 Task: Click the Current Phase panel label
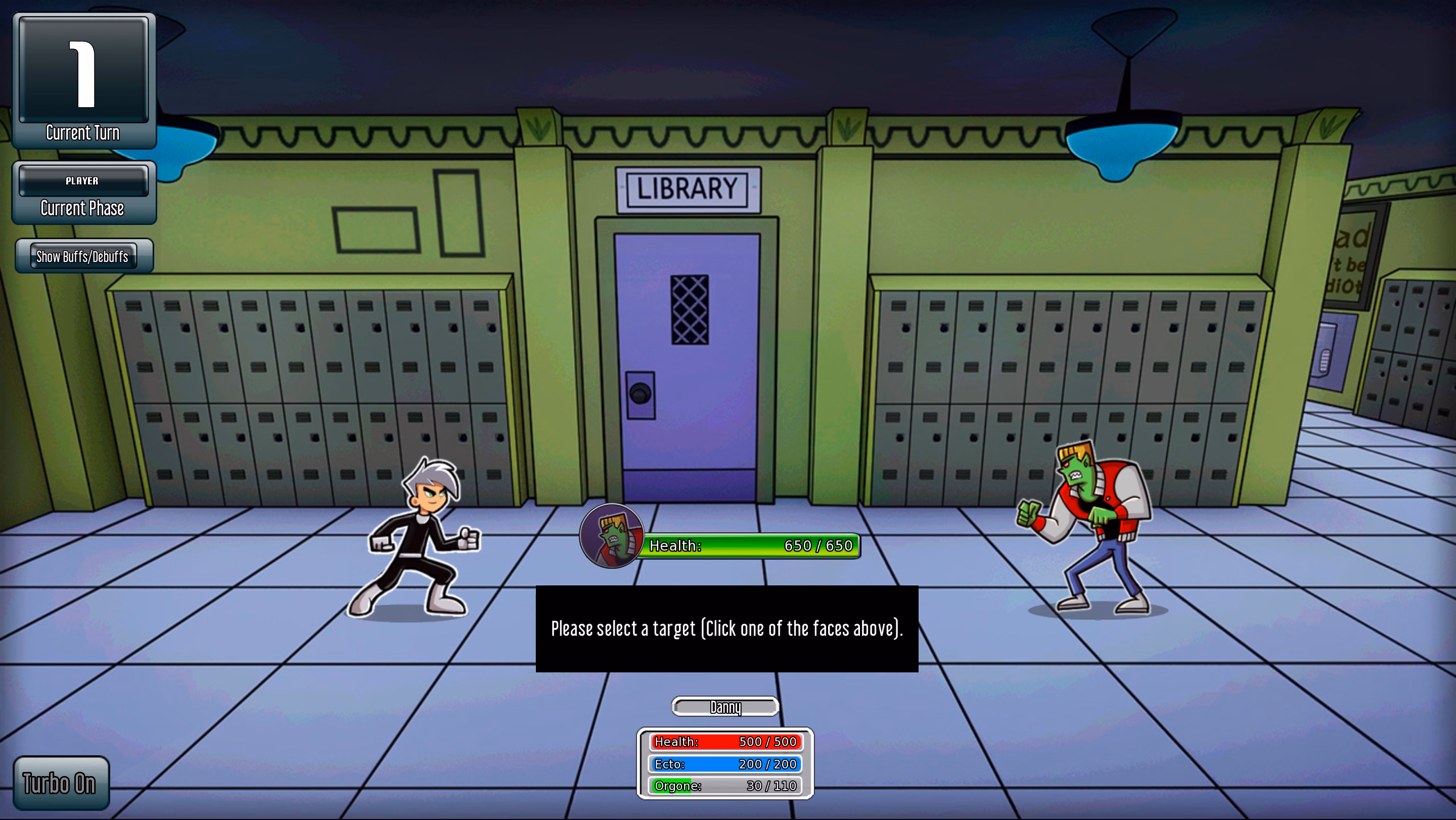[x=82, y=208]
